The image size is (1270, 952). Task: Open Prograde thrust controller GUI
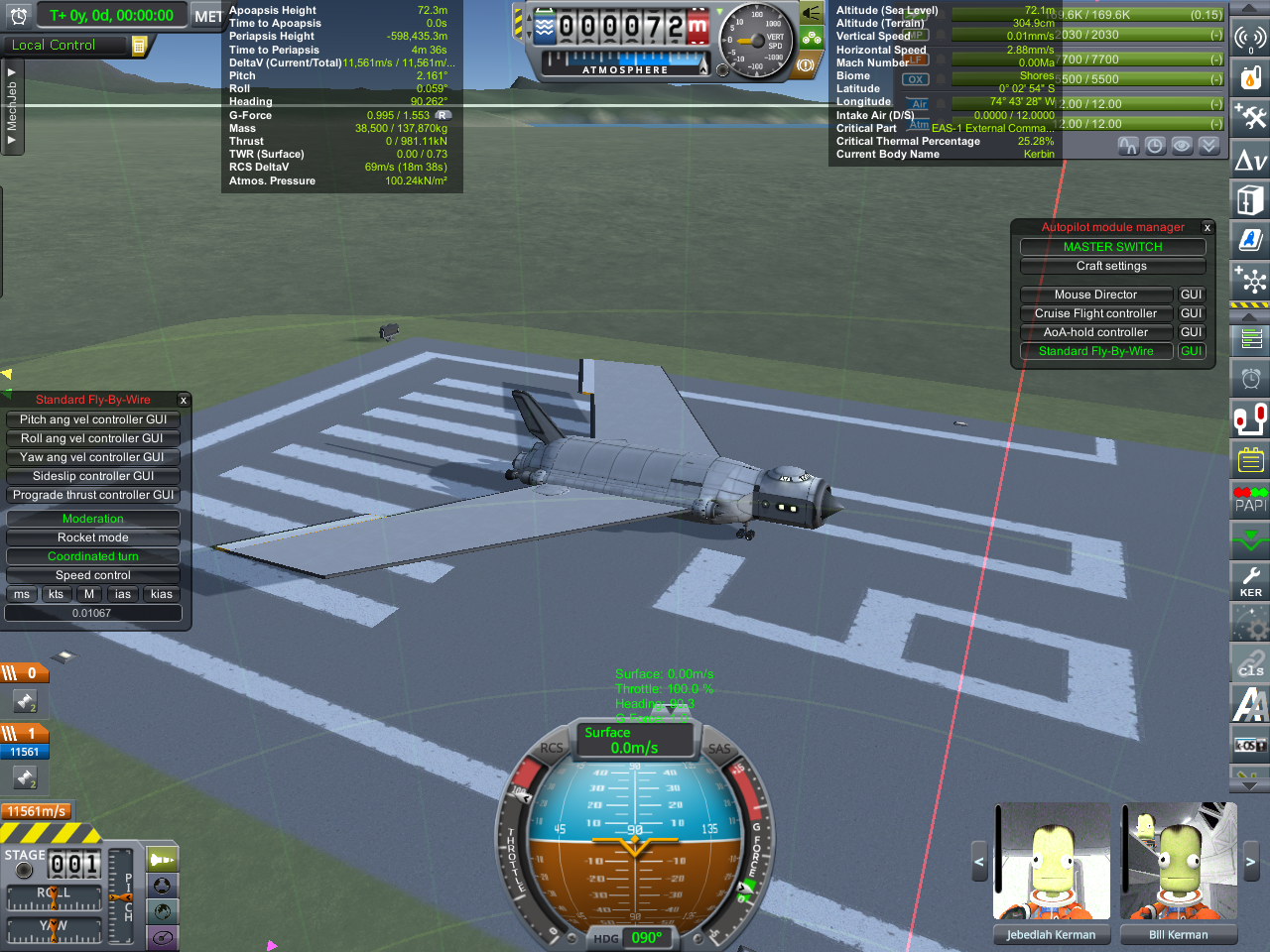click(x=93, y=495)
